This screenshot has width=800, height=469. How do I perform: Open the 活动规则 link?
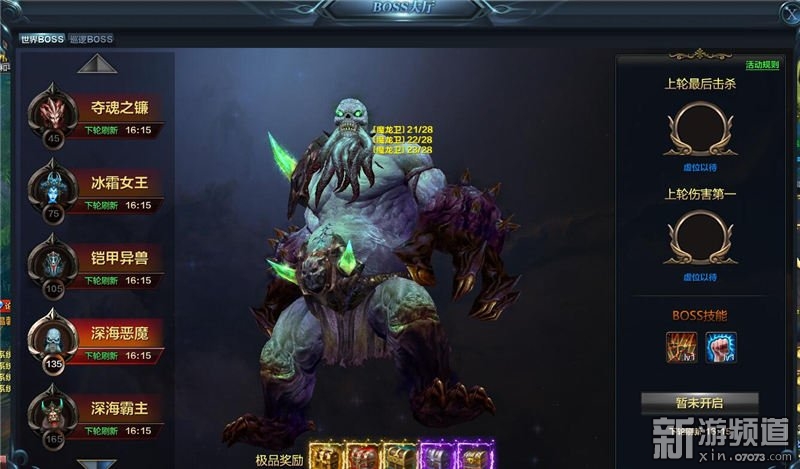762,66
